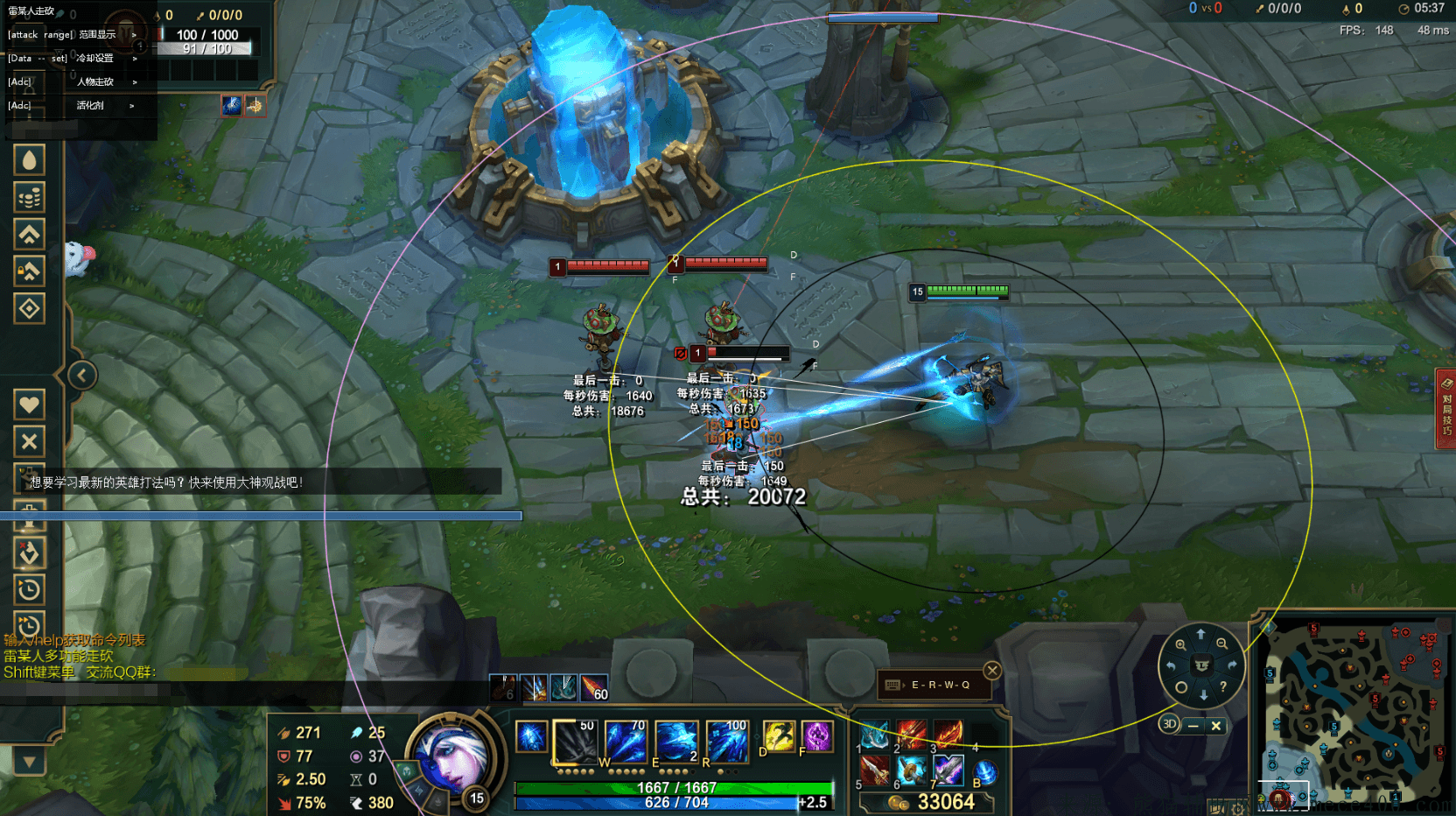Image resolution: width=1456 pixels, height=816 pixels.
Task: Open the 冷却设置 cooldown settings entry
Action: [94, 59]
